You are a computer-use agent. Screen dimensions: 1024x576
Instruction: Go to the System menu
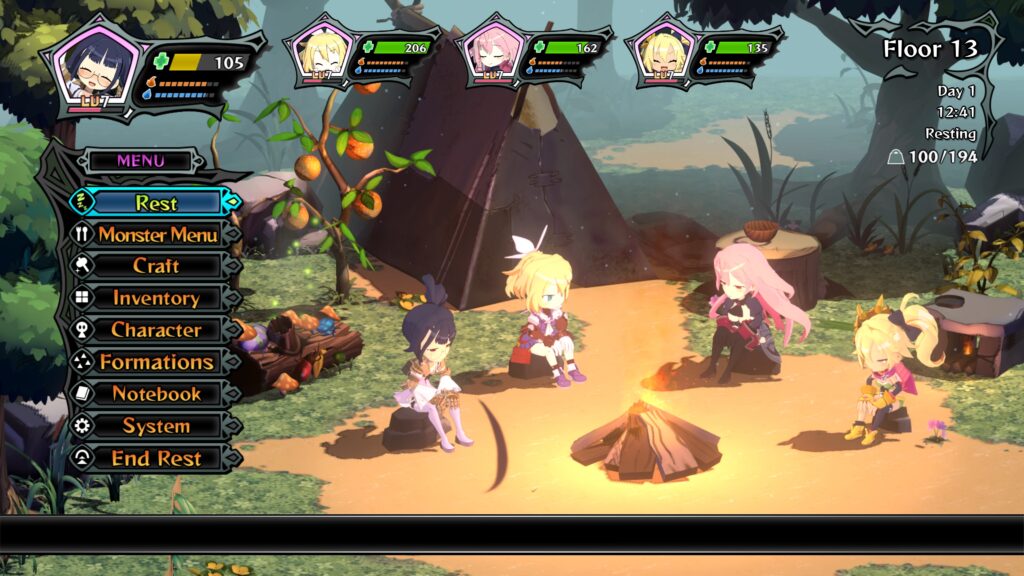(156, 426)
